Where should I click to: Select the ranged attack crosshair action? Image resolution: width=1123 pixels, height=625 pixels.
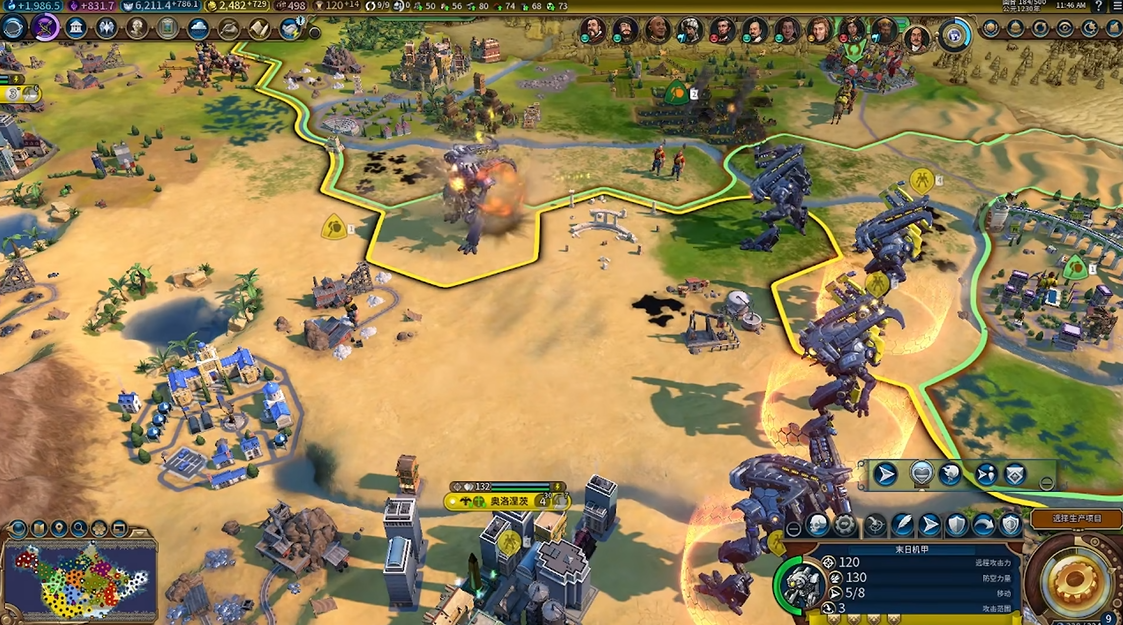pyautogui.click(x=874, y=525)
